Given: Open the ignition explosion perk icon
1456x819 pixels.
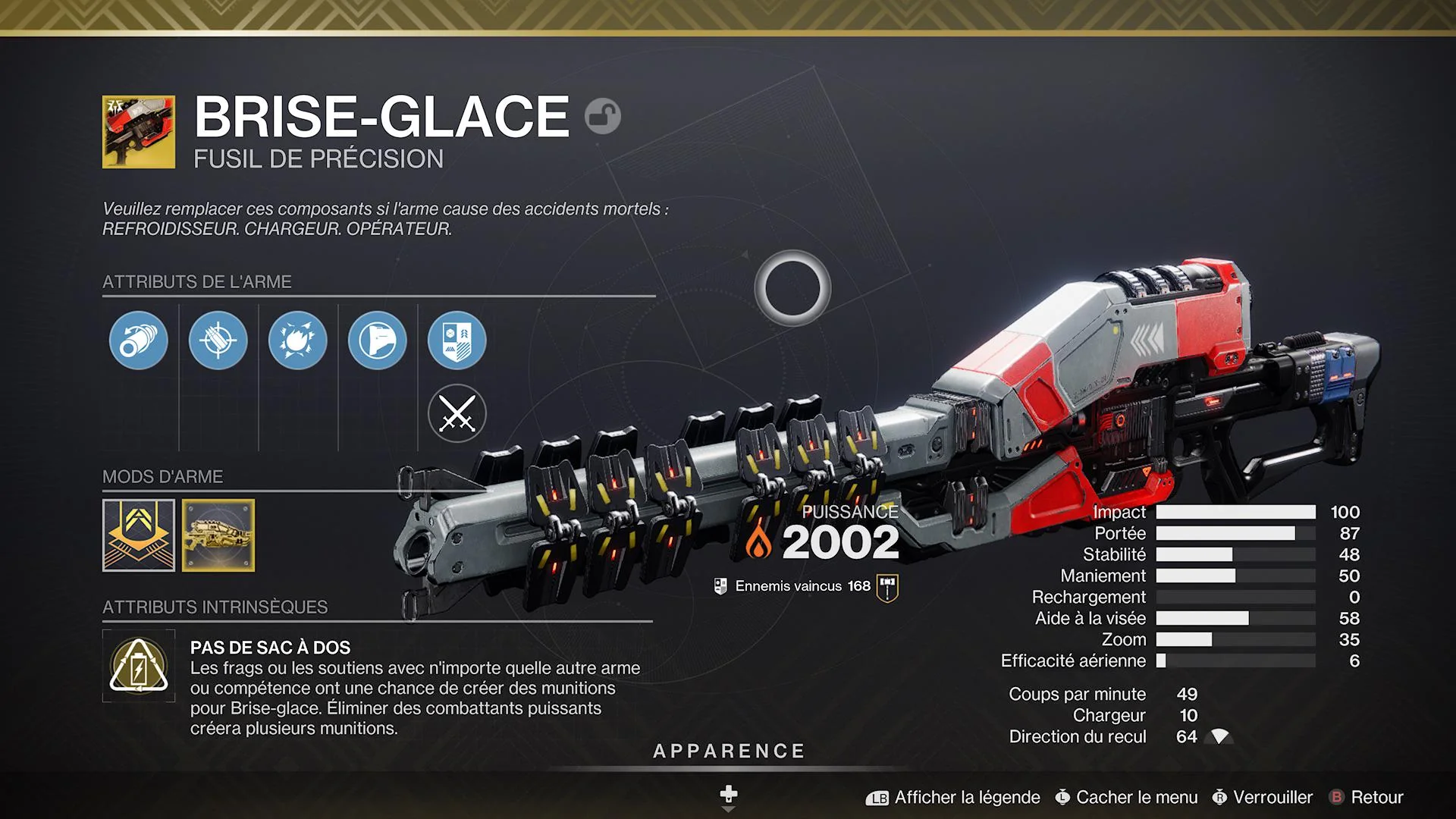Looking at the screenshot, I should (x=297, y=340).
